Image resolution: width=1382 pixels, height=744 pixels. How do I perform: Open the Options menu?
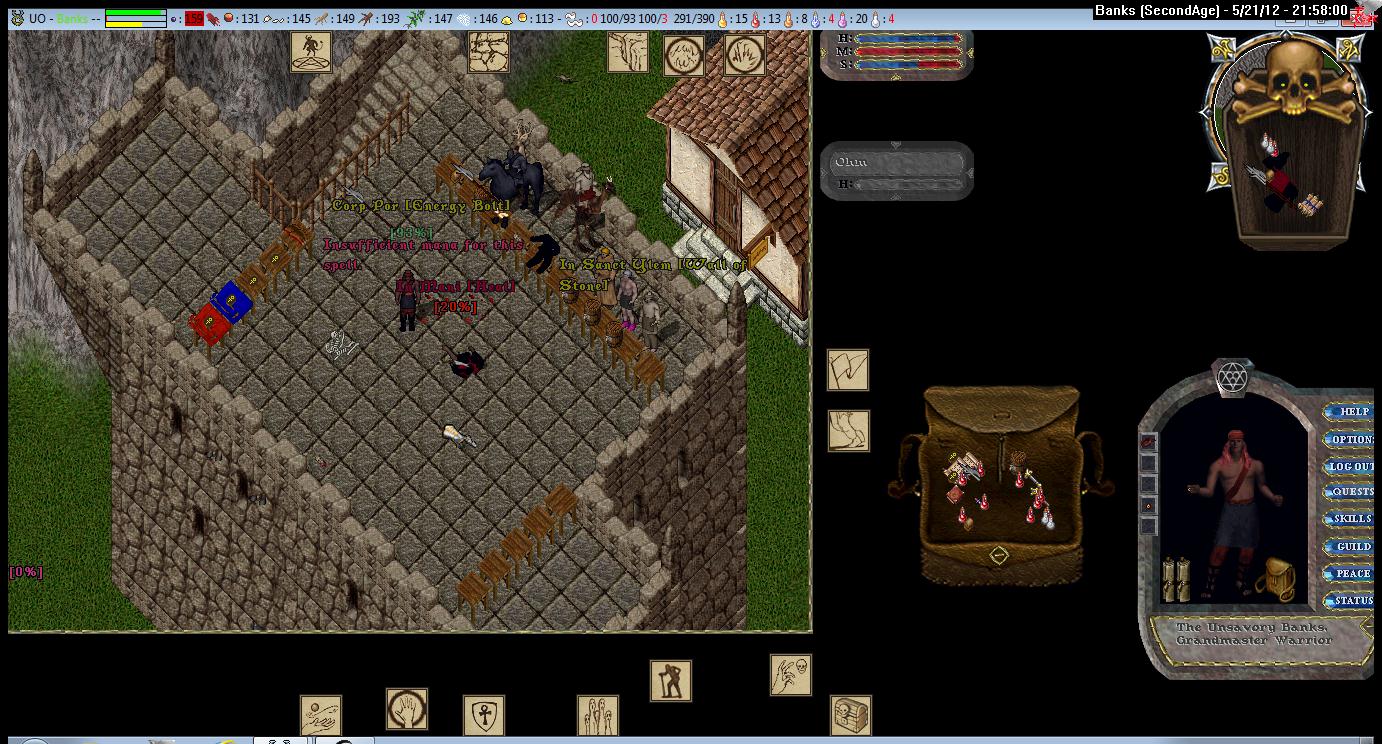(1352, 439)
